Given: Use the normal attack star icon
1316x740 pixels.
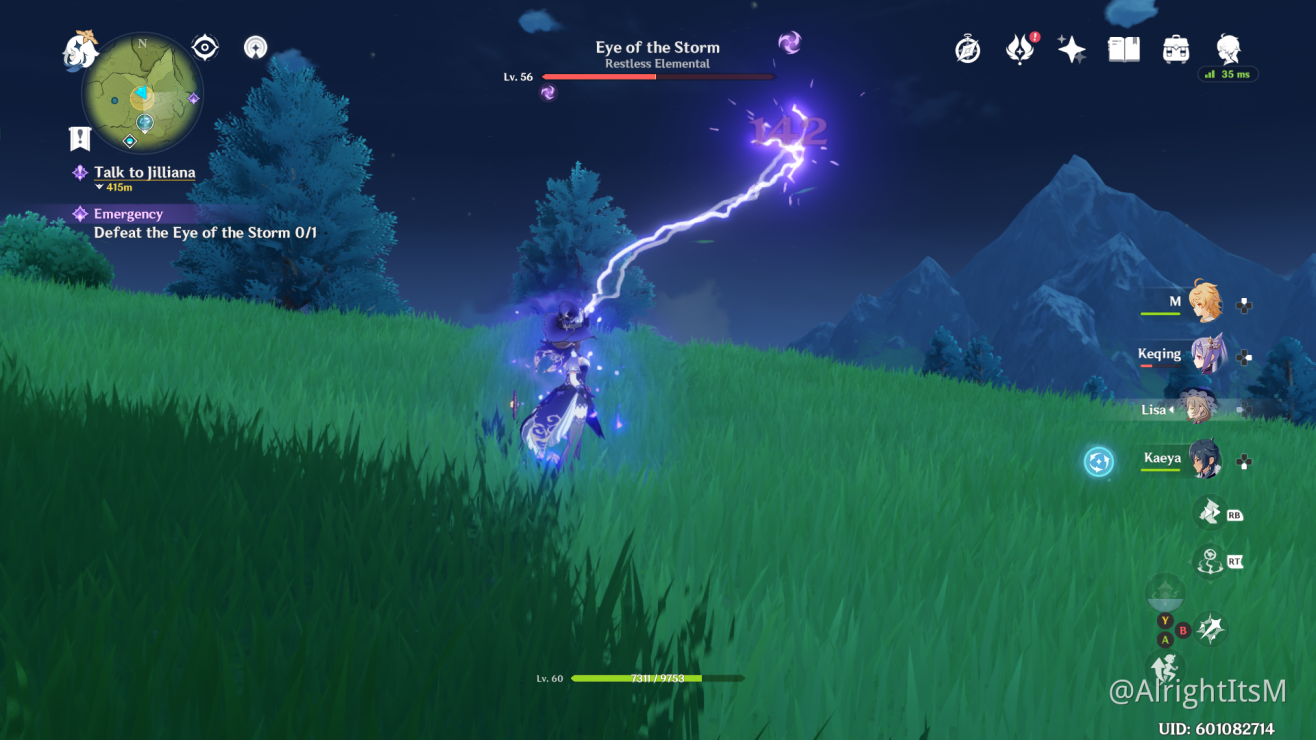Looking at the screenshot, I should click(1212, 628).
